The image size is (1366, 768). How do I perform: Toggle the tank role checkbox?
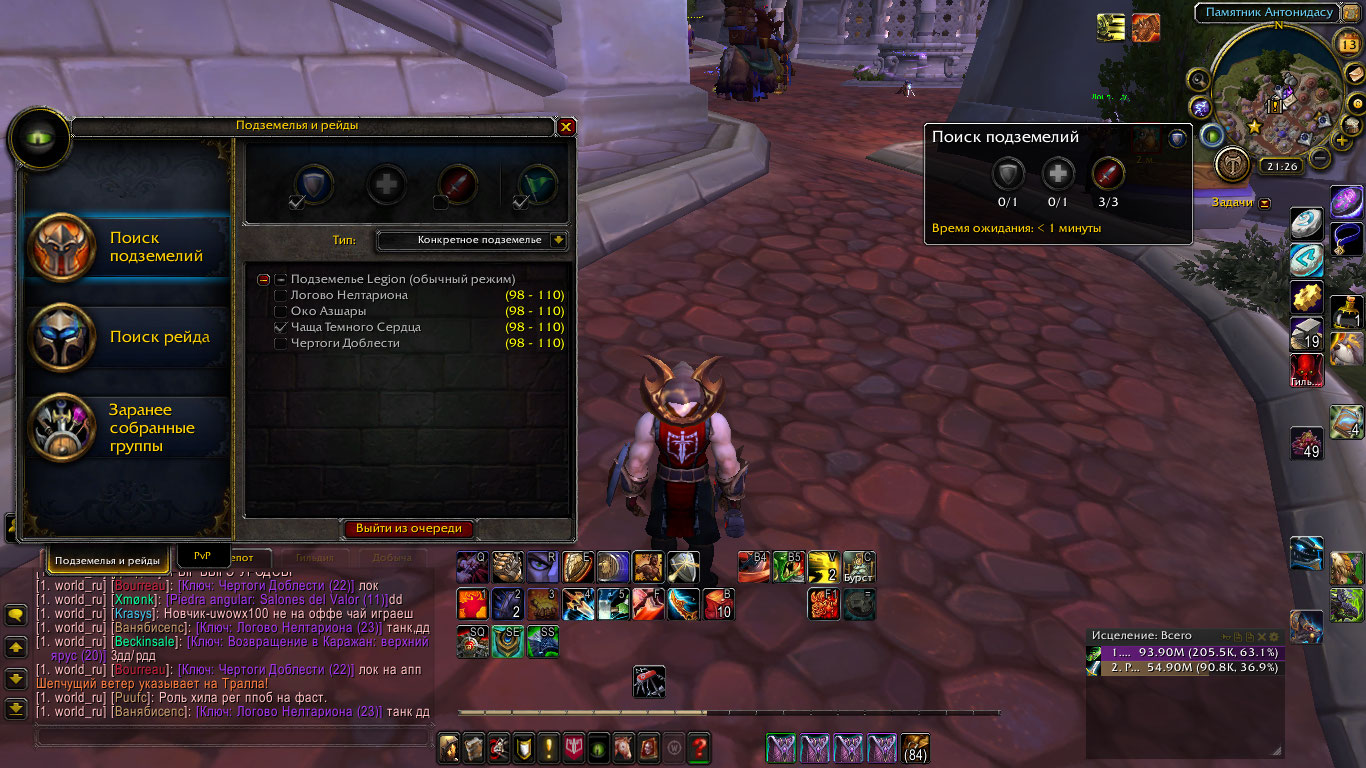pos(297,203)
